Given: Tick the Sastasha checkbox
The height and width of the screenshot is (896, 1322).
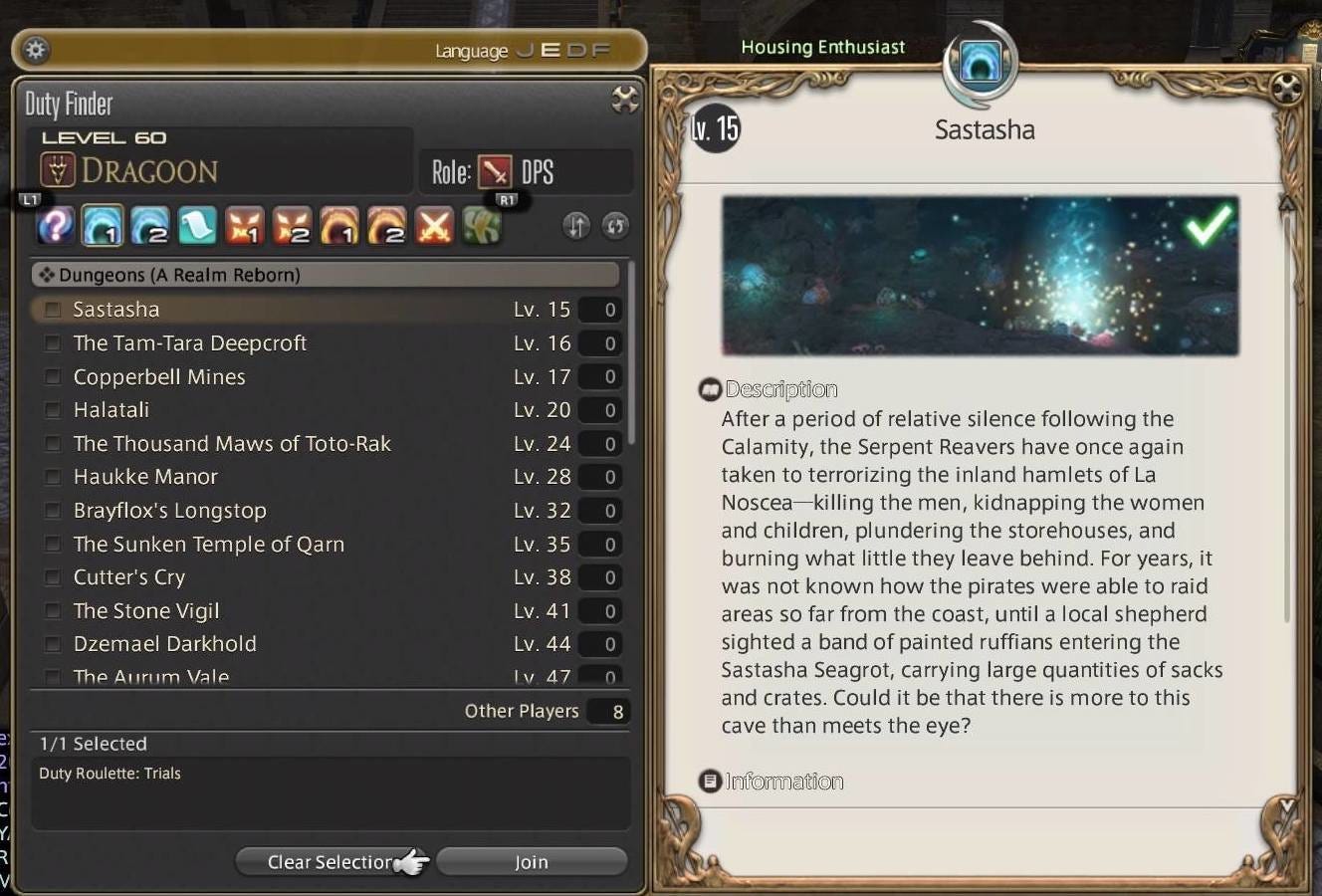Looking at the screenshot, I should click(53, 310).
